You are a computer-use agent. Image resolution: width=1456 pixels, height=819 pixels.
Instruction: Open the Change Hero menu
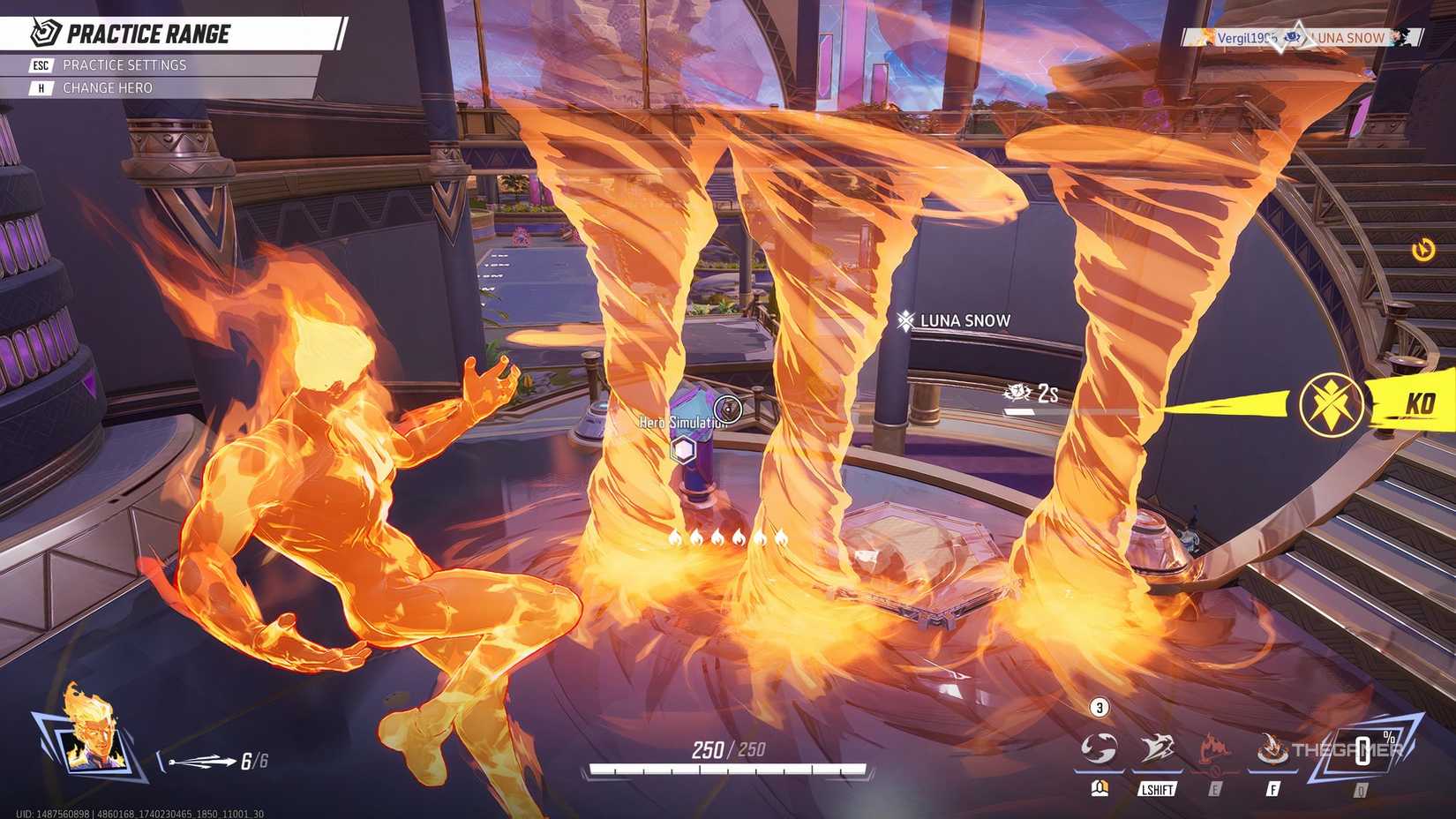[x=108, y=87]
